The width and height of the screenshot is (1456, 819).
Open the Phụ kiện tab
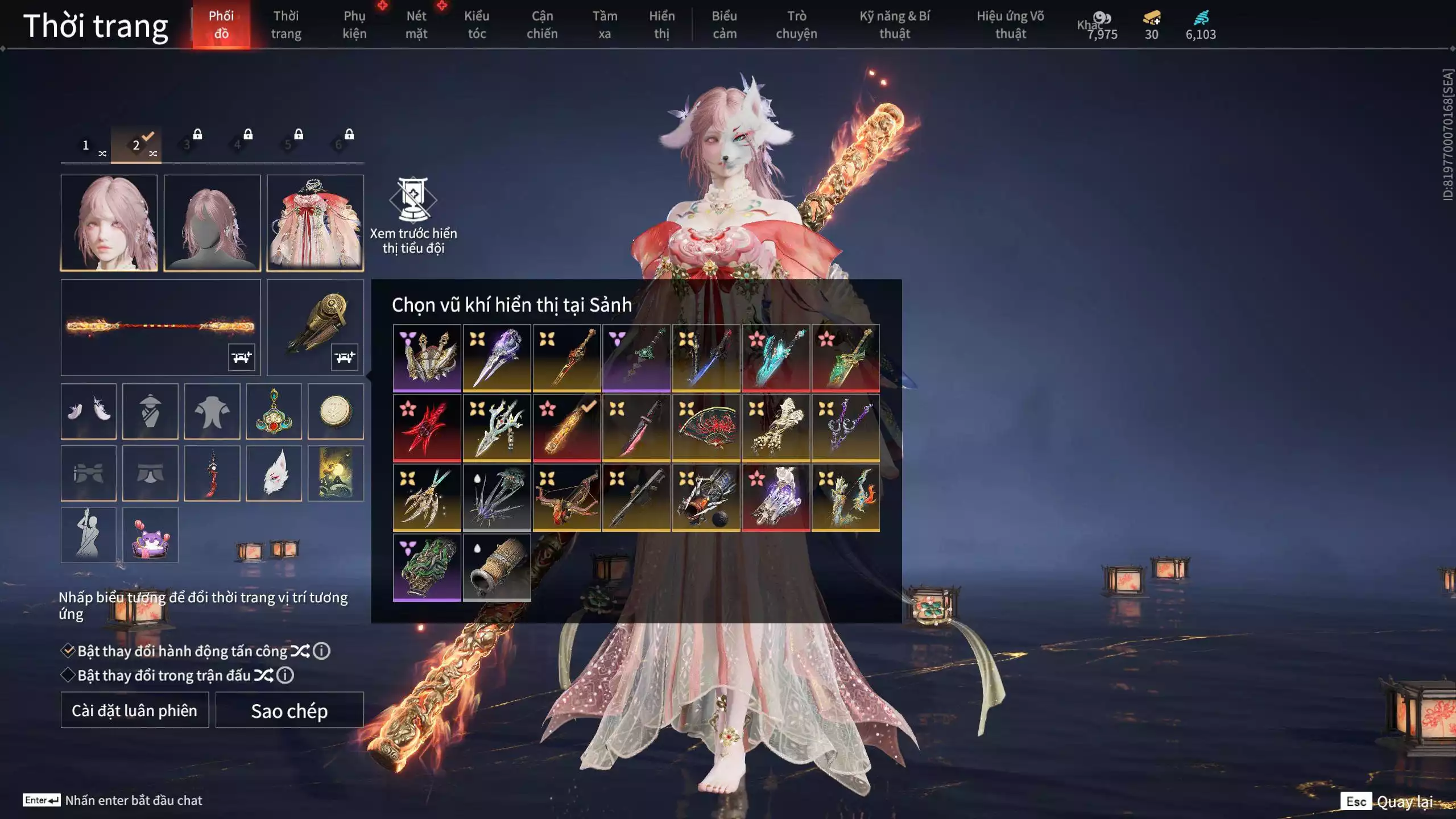pyautogui.click(x=354, y=25)
